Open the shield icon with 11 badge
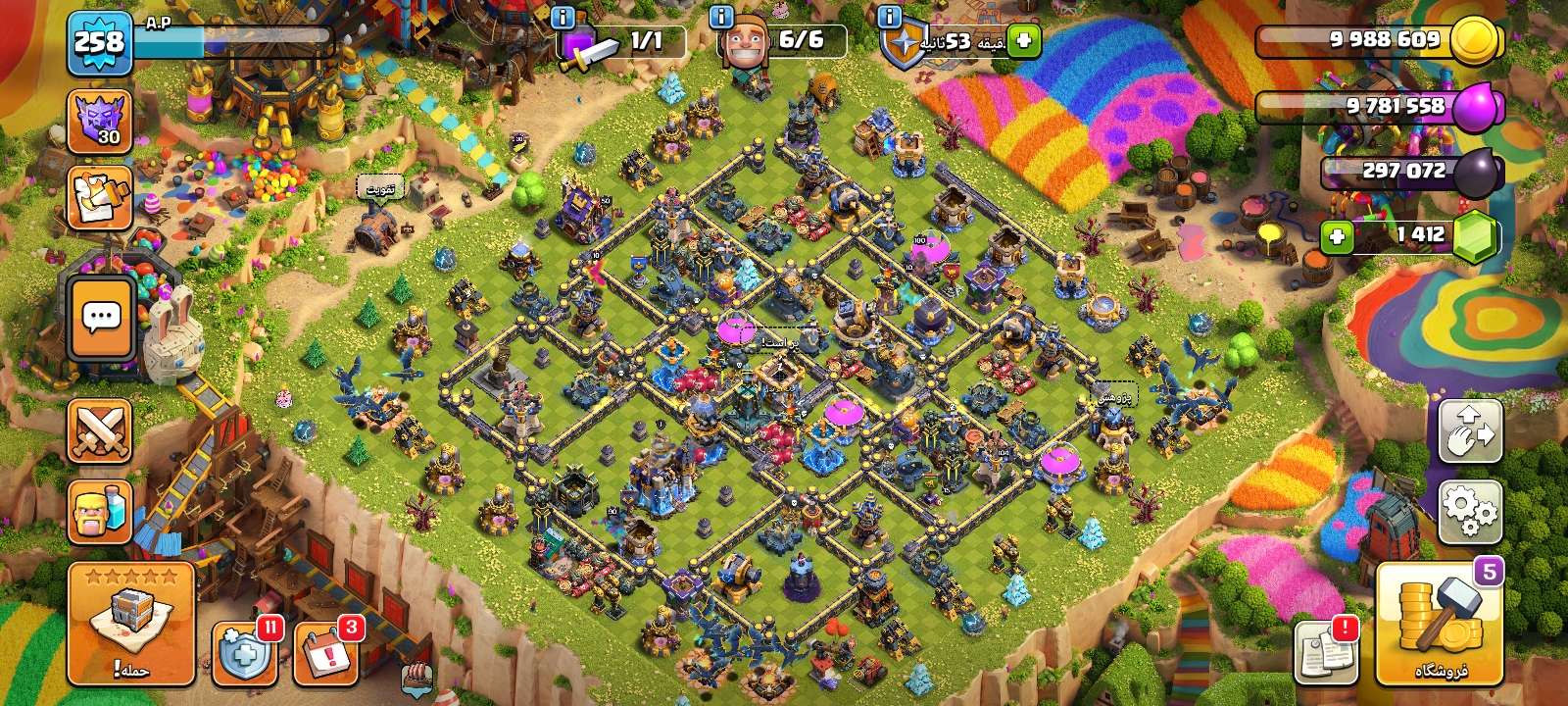 (244, 651)
